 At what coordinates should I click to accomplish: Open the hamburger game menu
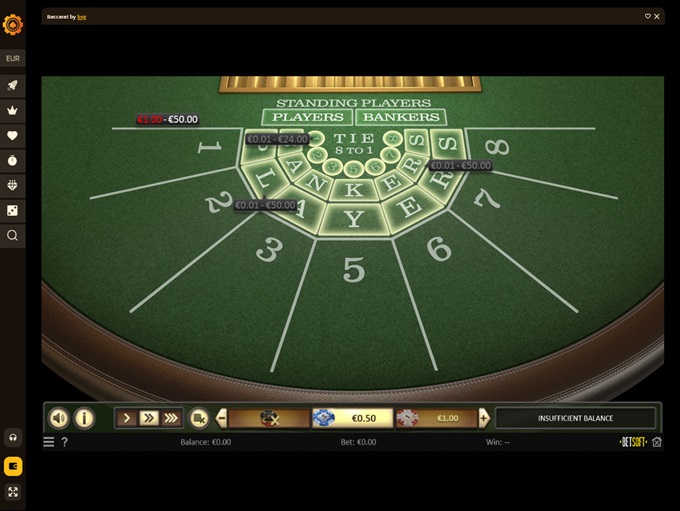(x=49, y=441)
